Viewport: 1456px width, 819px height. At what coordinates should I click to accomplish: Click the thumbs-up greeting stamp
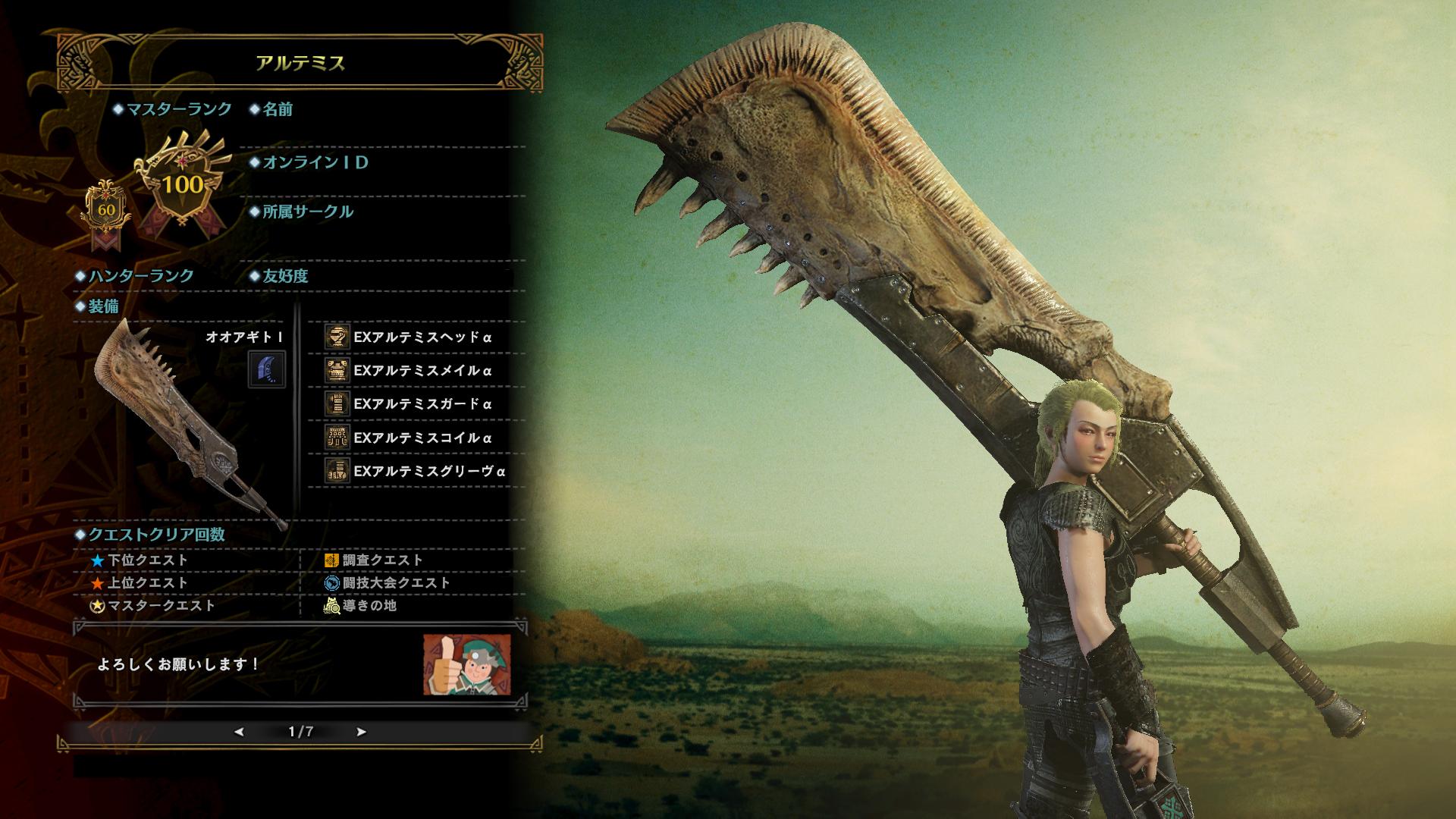click(466, 665)
